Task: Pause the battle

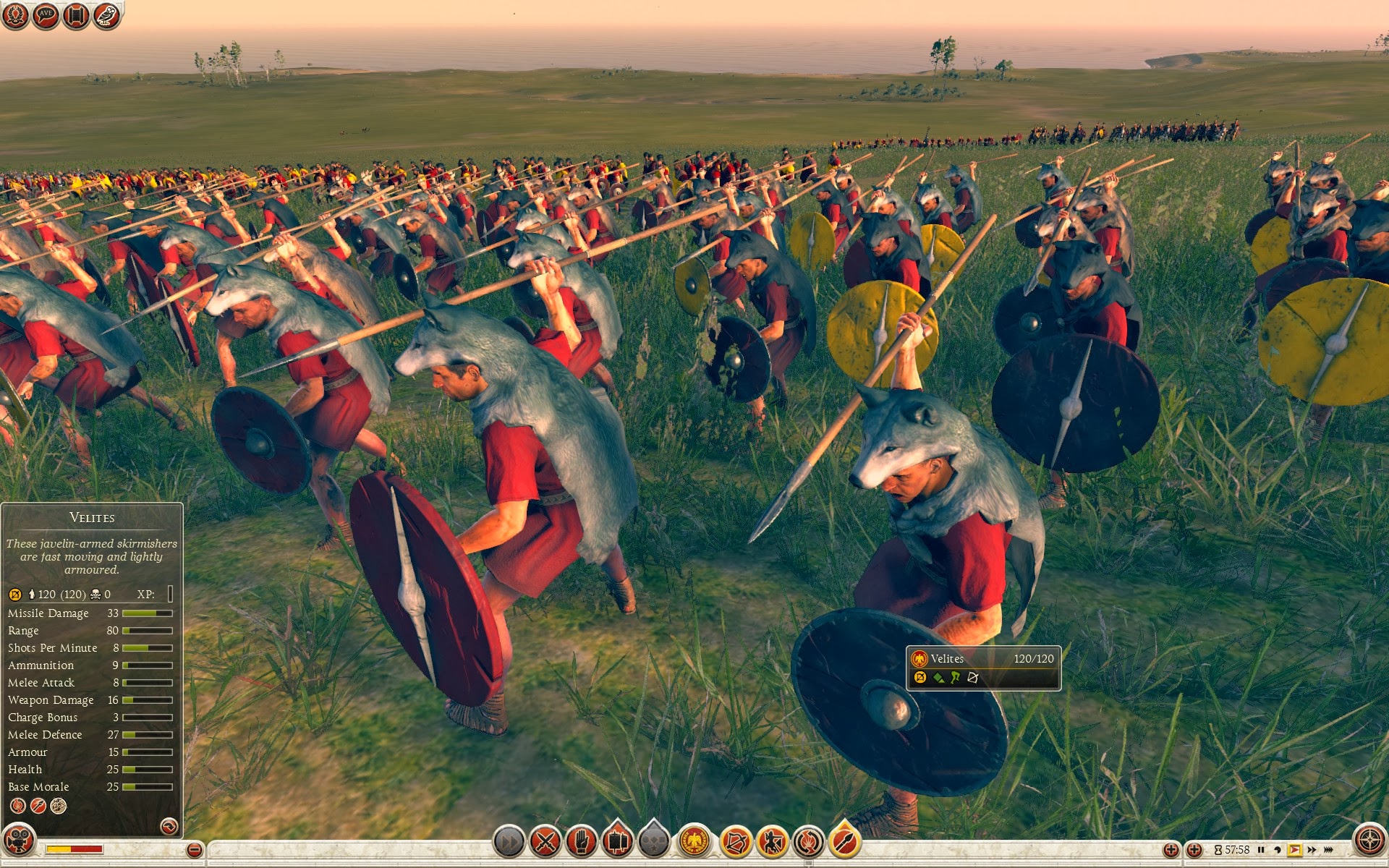Action: 1261,850
